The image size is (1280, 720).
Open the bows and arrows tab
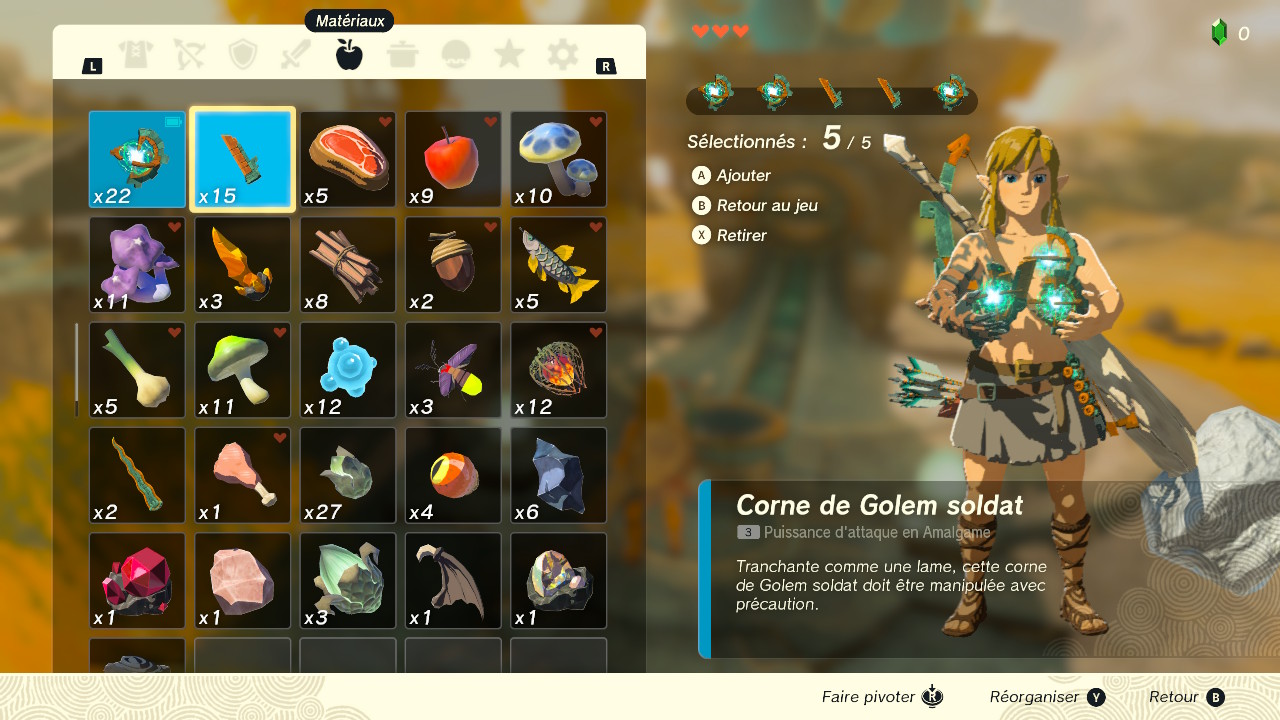(189, 54)
